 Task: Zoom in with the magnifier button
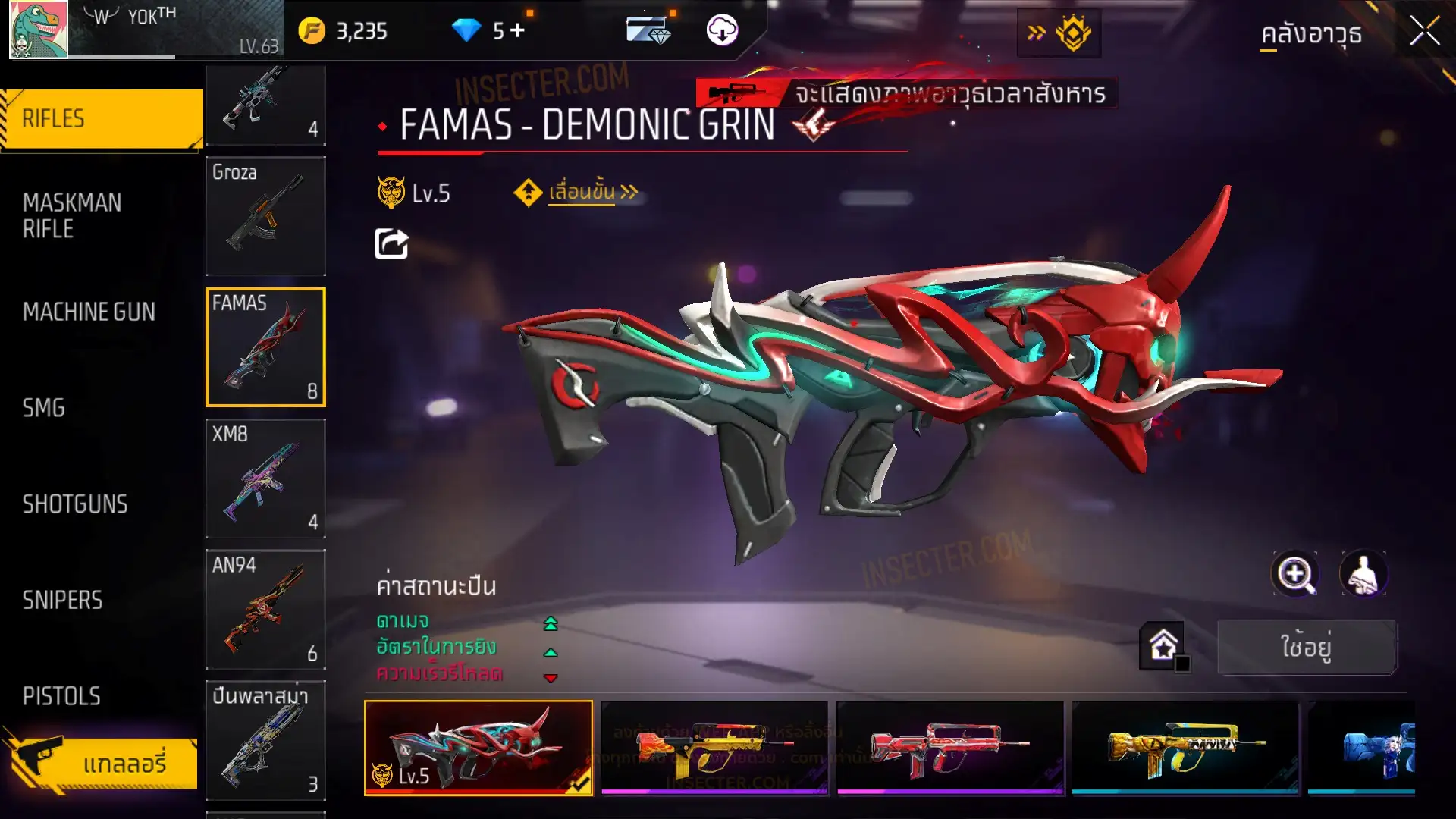tap(1294, 574)
